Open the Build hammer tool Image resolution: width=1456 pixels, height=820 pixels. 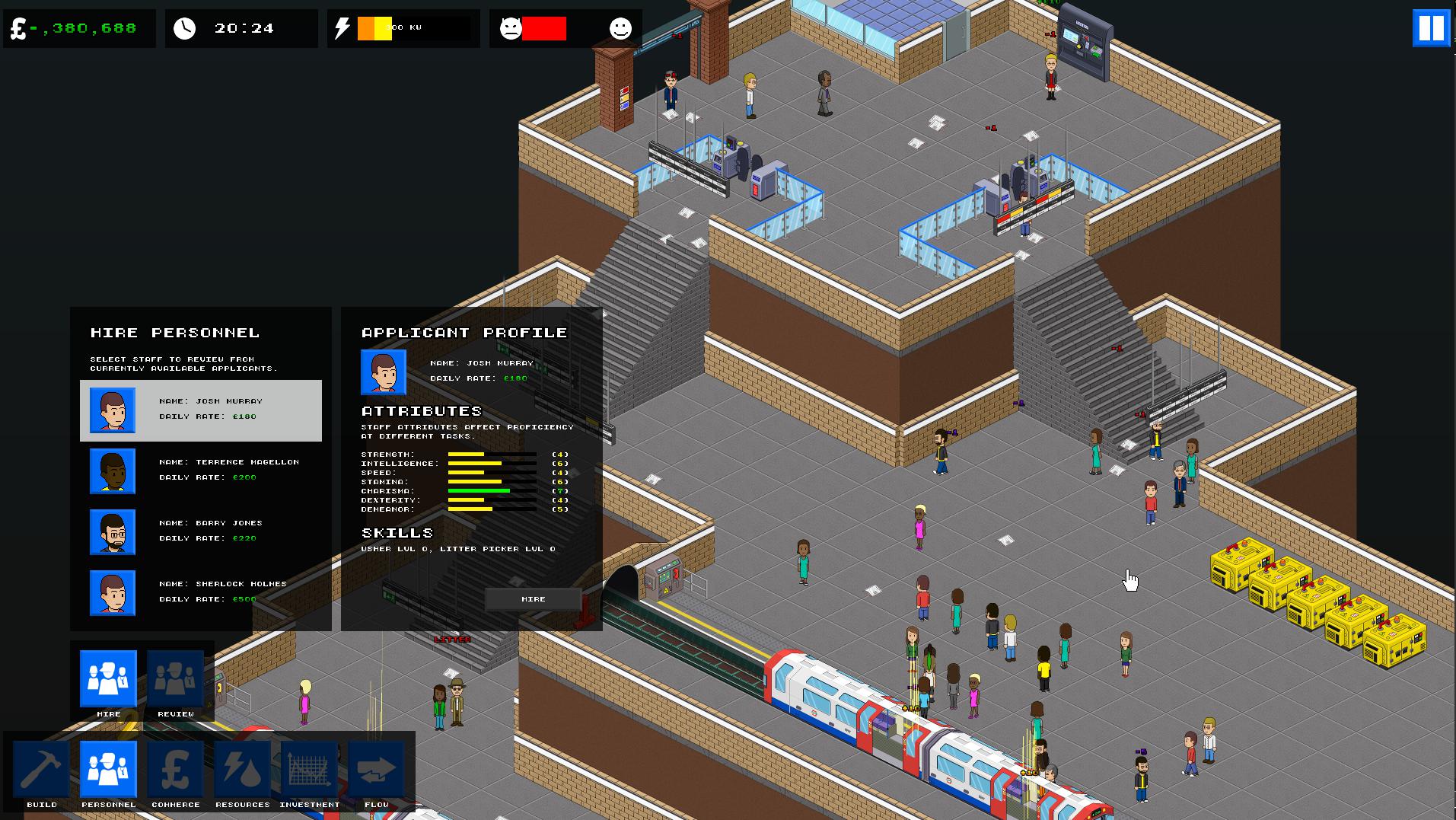42,771
